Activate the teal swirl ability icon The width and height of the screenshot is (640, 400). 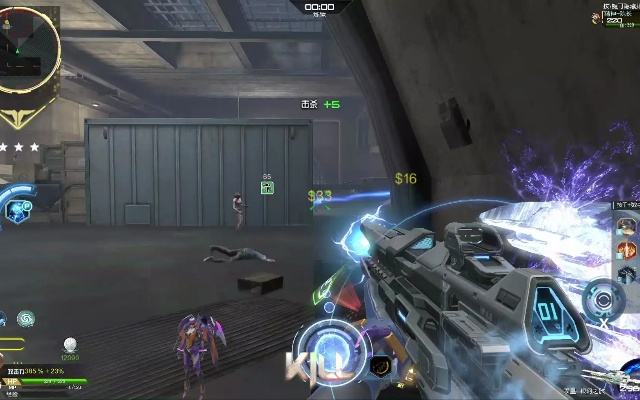pos(26,318)
